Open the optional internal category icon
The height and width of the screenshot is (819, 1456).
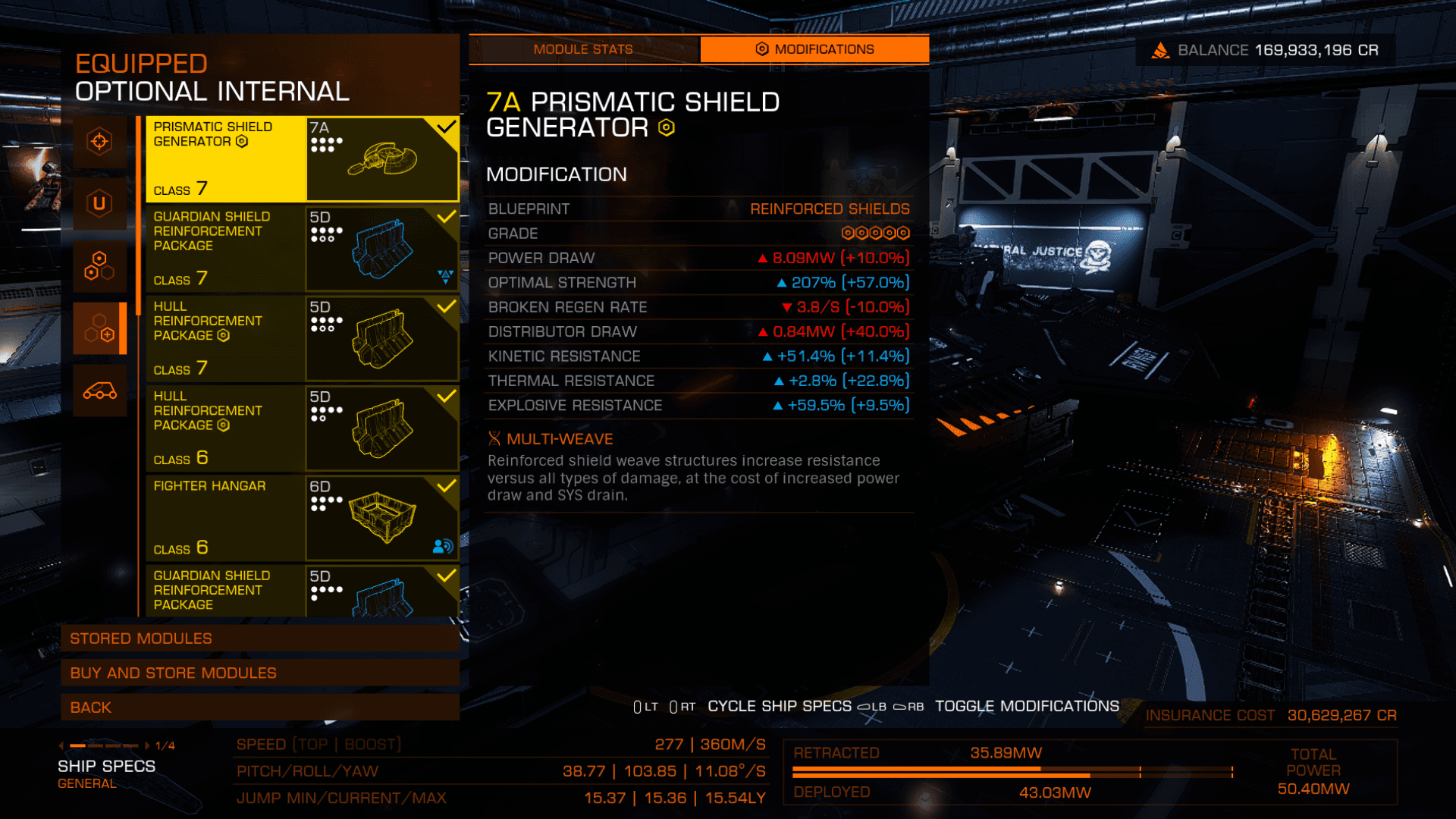click(99, 328)
